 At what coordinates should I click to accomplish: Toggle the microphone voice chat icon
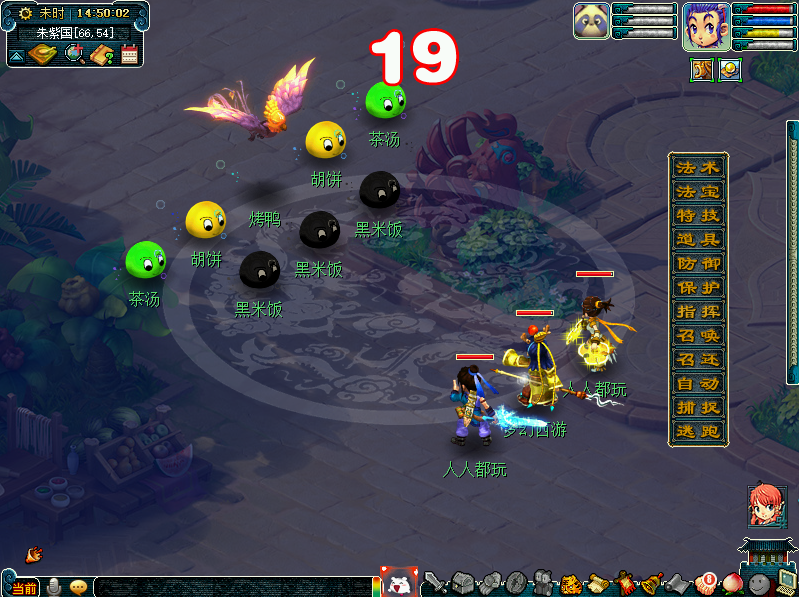coord(54,586)
